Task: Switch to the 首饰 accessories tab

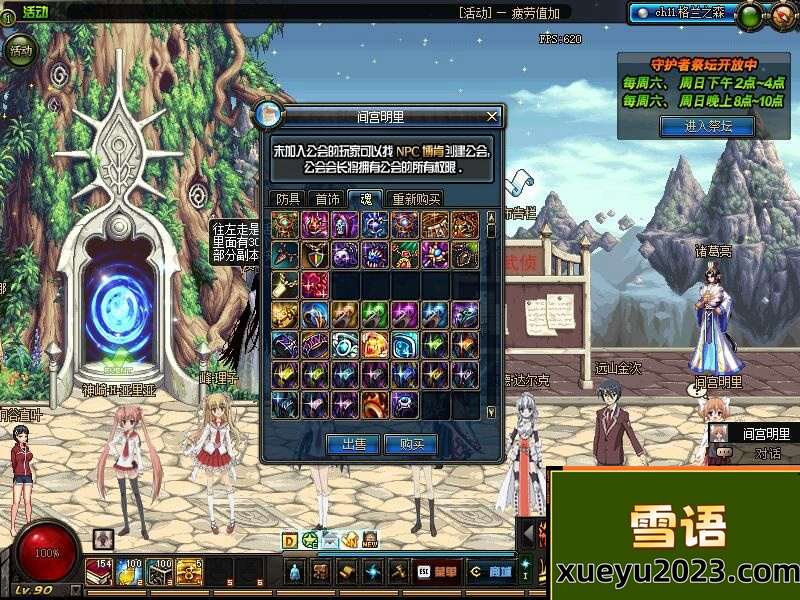Action: 326,199
